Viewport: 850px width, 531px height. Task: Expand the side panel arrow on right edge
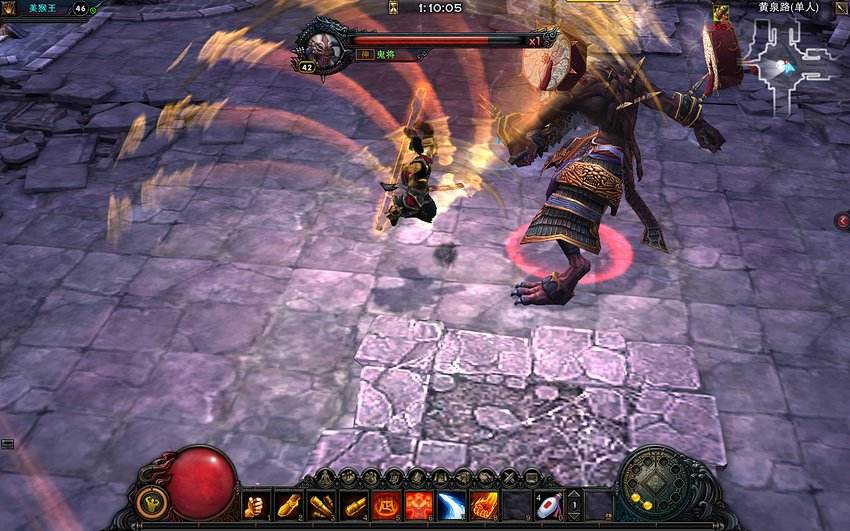(842, 220)
